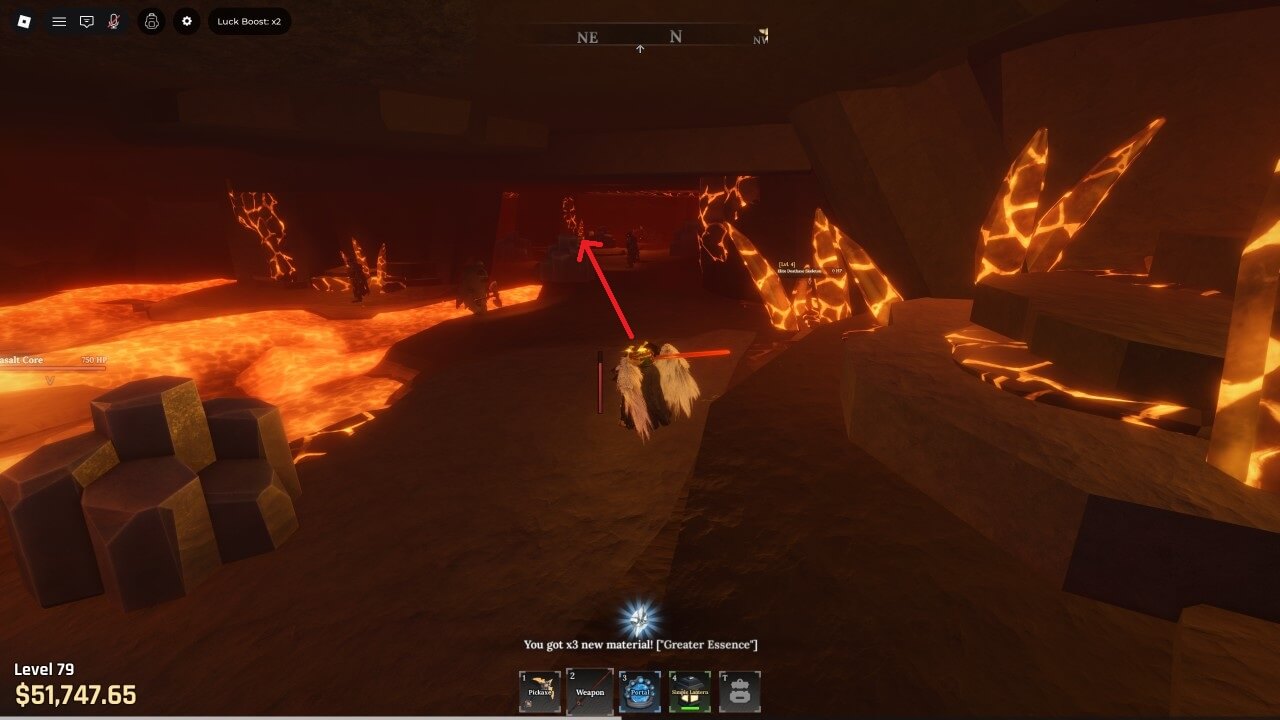The height and width of the screenshot is (720, 1280).
Task: Open the Roblox main menu
Action: tap(25, 21)
